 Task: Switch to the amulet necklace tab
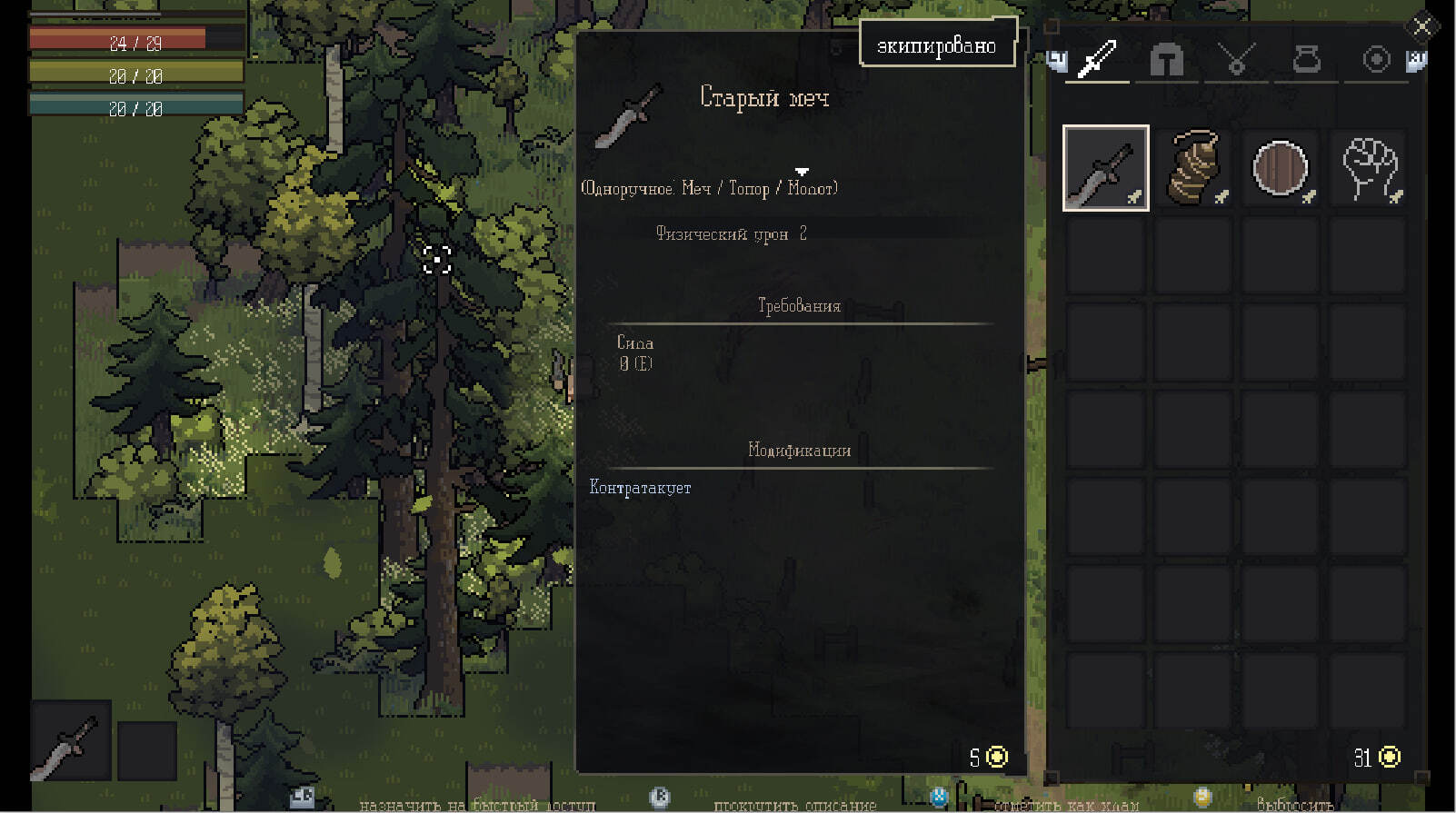pos(1236,60)
